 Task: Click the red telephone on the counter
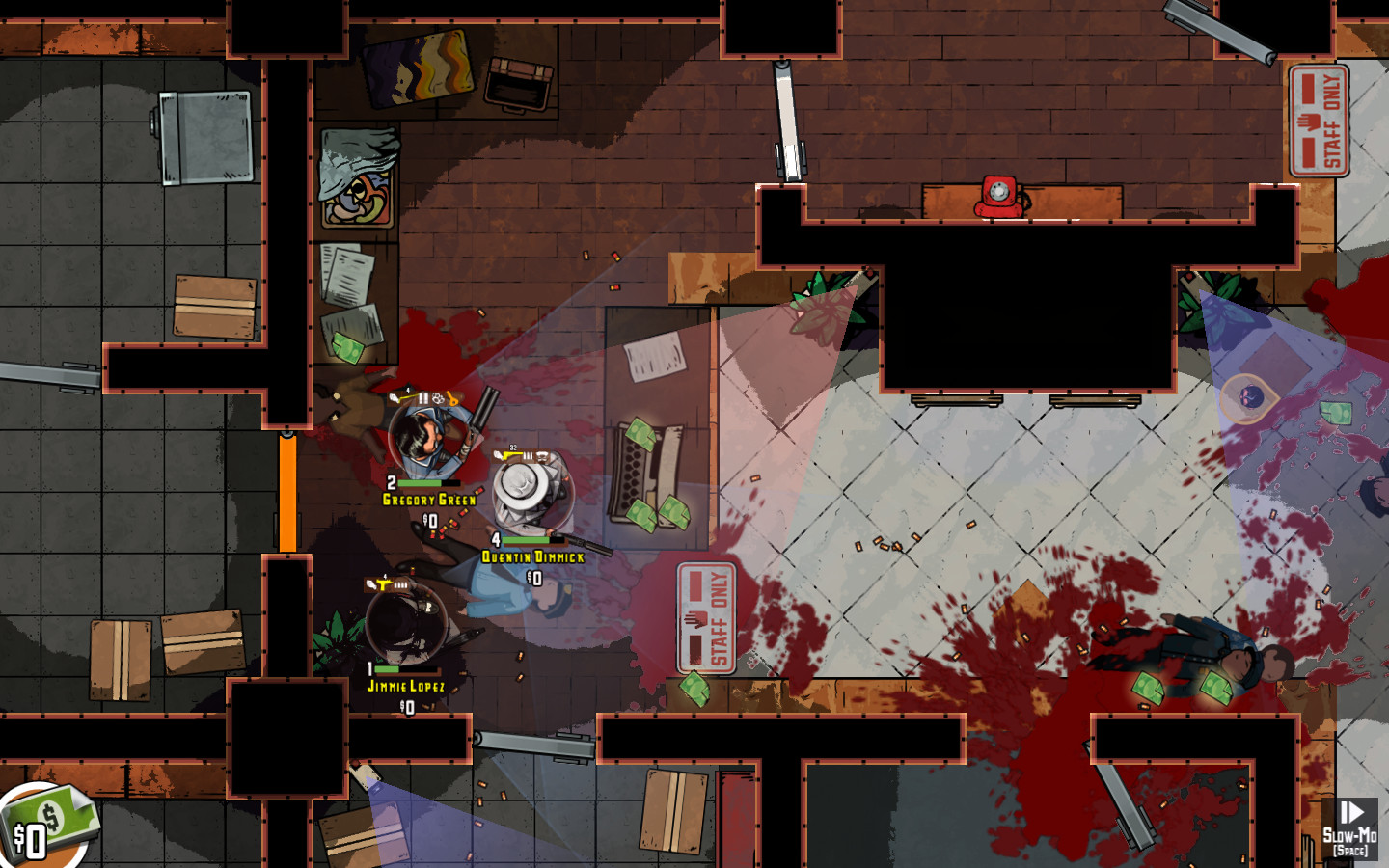[998, 196]
